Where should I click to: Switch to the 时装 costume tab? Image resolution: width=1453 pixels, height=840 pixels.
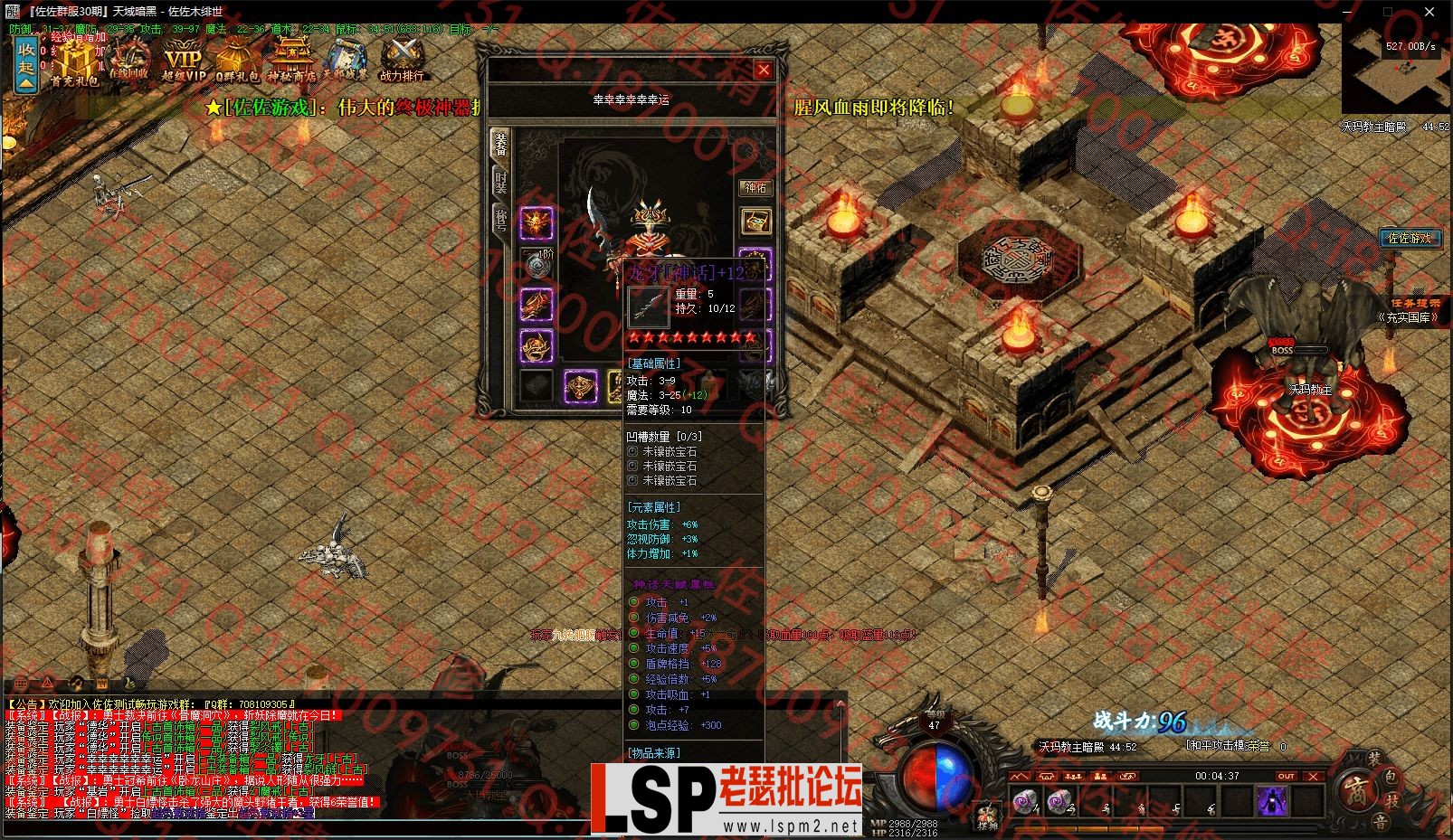500,182
